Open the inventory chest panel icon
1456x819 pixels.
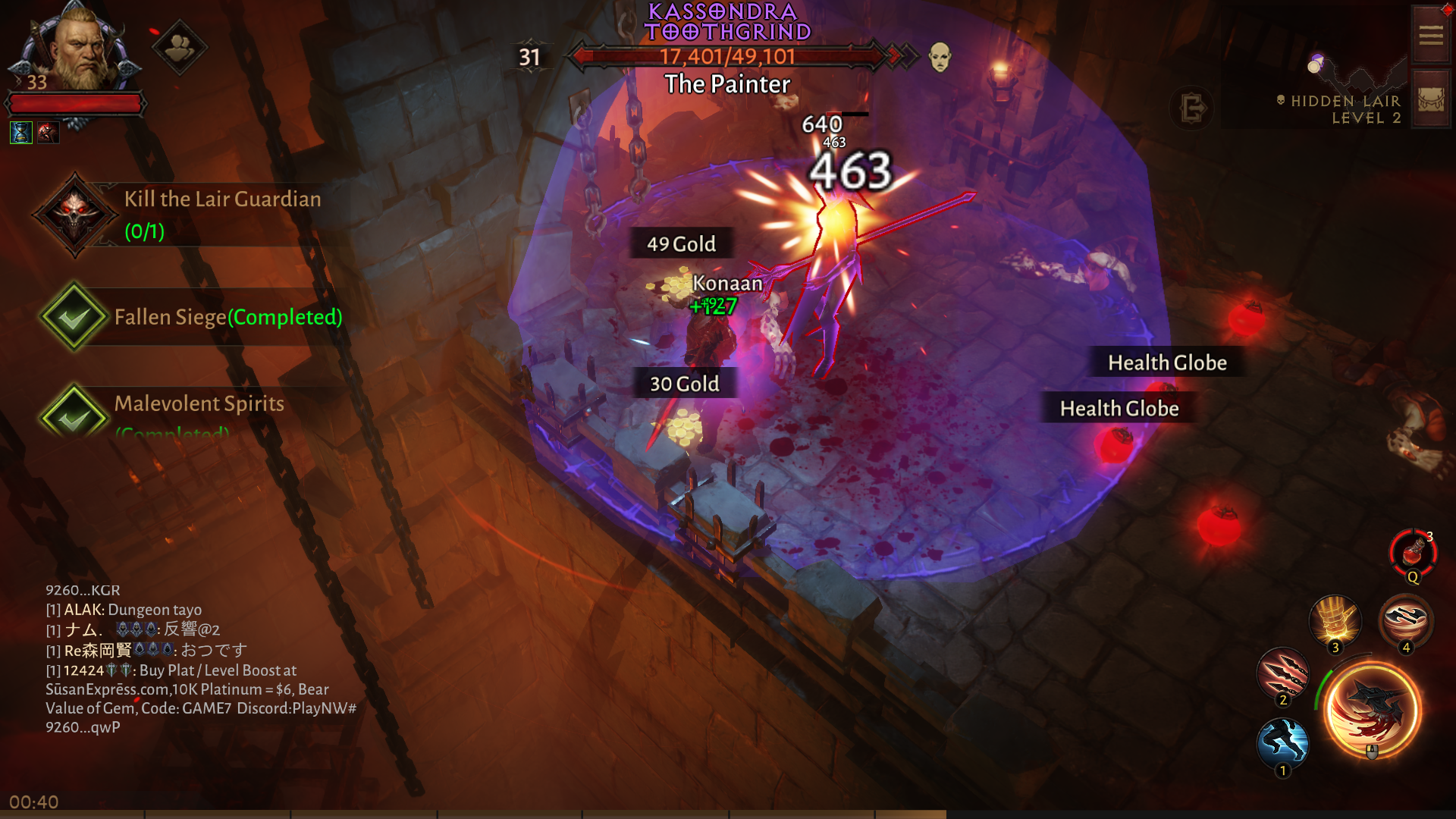click(1432, 97)
